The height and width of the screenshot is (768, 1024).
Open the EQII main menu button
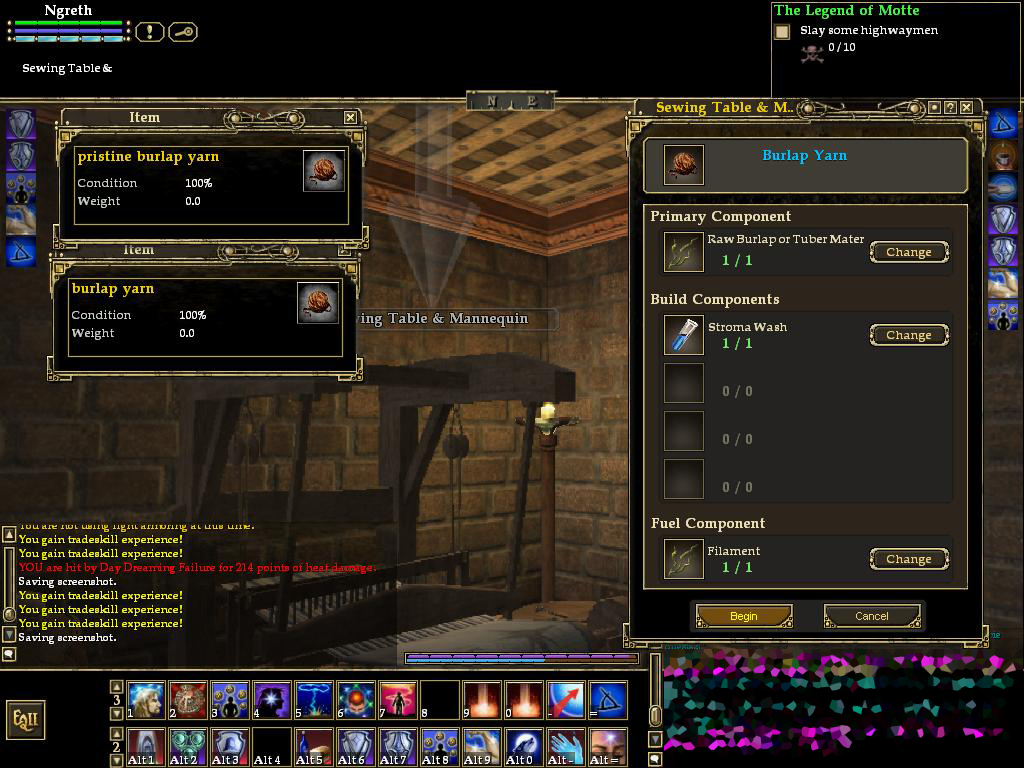point(26,719)
